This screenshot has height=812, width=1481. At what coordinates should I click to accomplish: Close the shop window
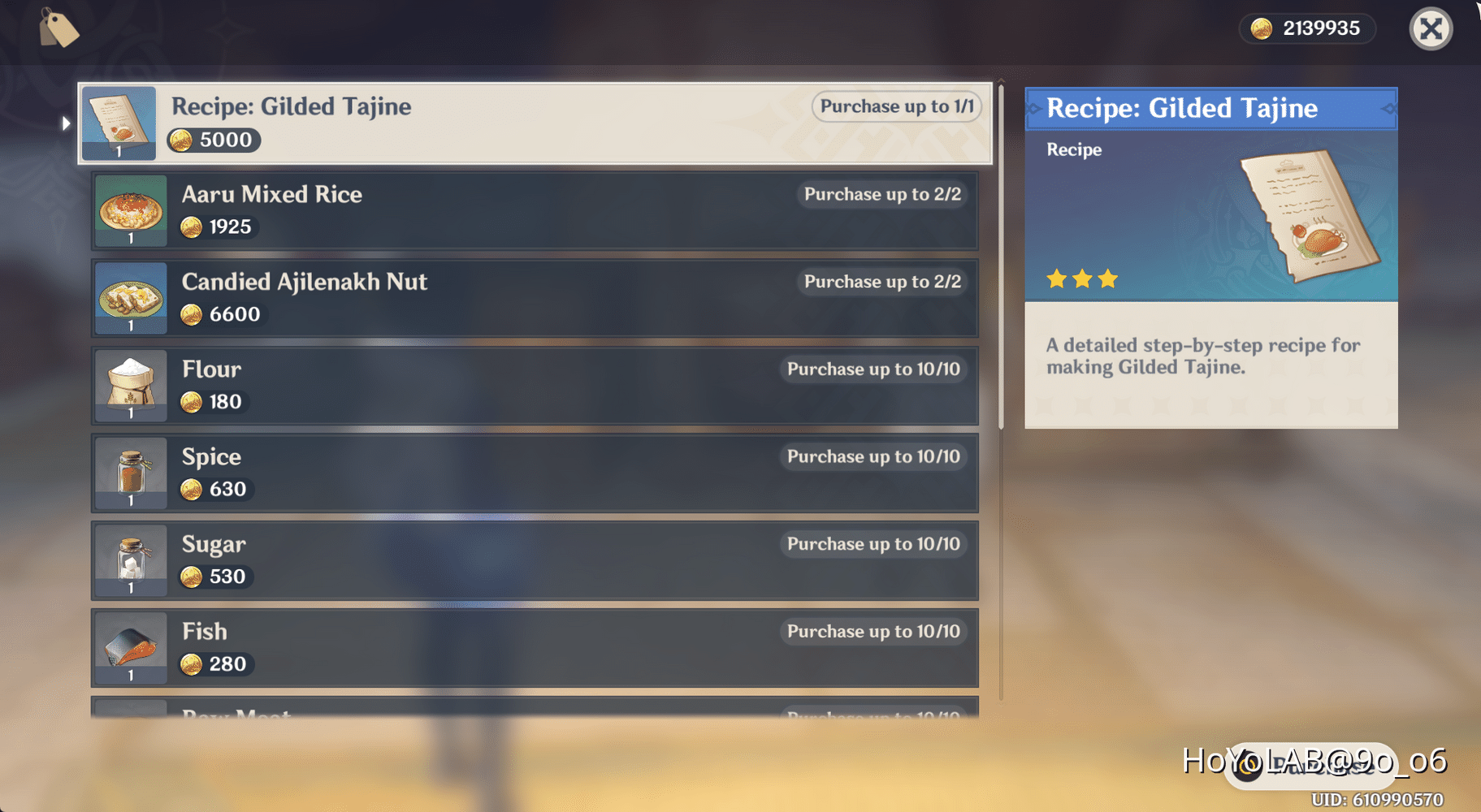[x=1431, y=28]
